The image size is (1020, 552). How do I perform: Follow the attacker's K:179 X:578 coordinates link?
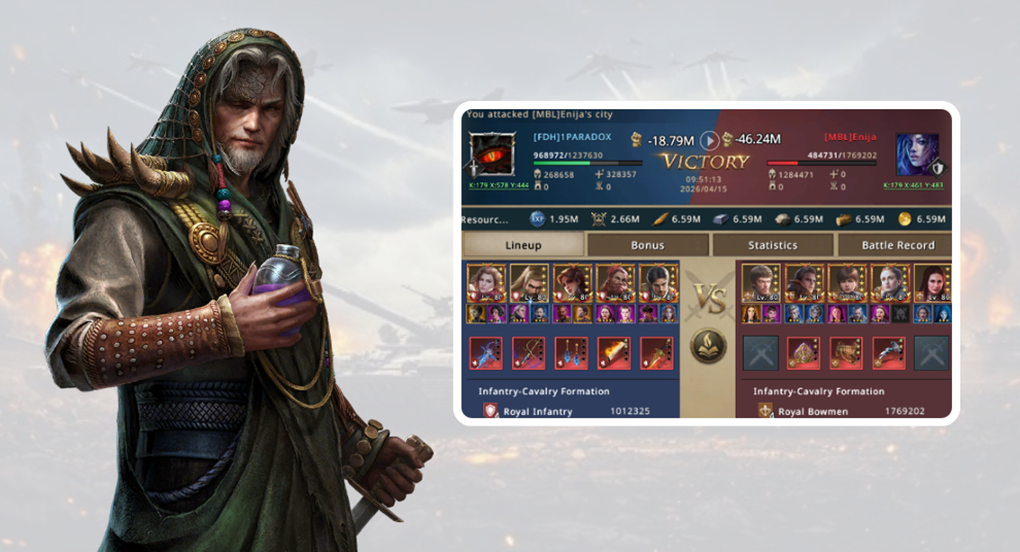point(499,185)
